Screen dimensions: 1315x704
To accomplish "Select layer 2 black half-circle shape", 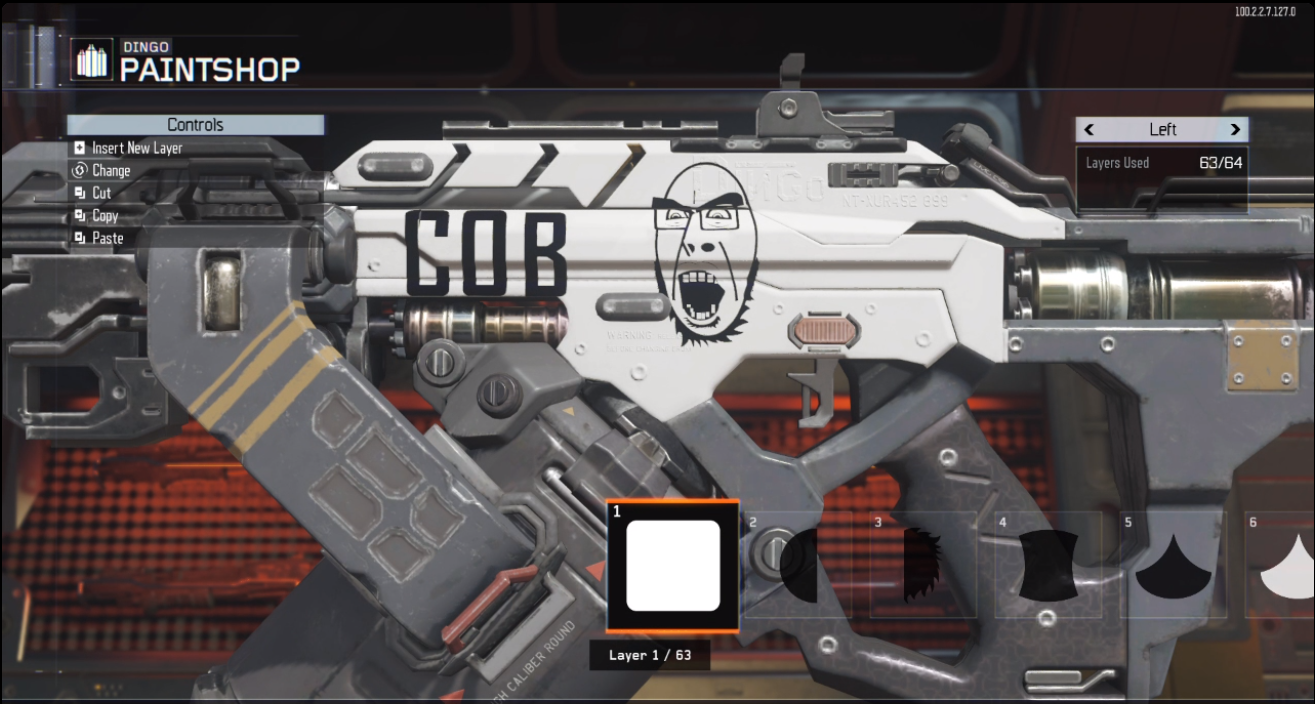I will tap(798, 566).
